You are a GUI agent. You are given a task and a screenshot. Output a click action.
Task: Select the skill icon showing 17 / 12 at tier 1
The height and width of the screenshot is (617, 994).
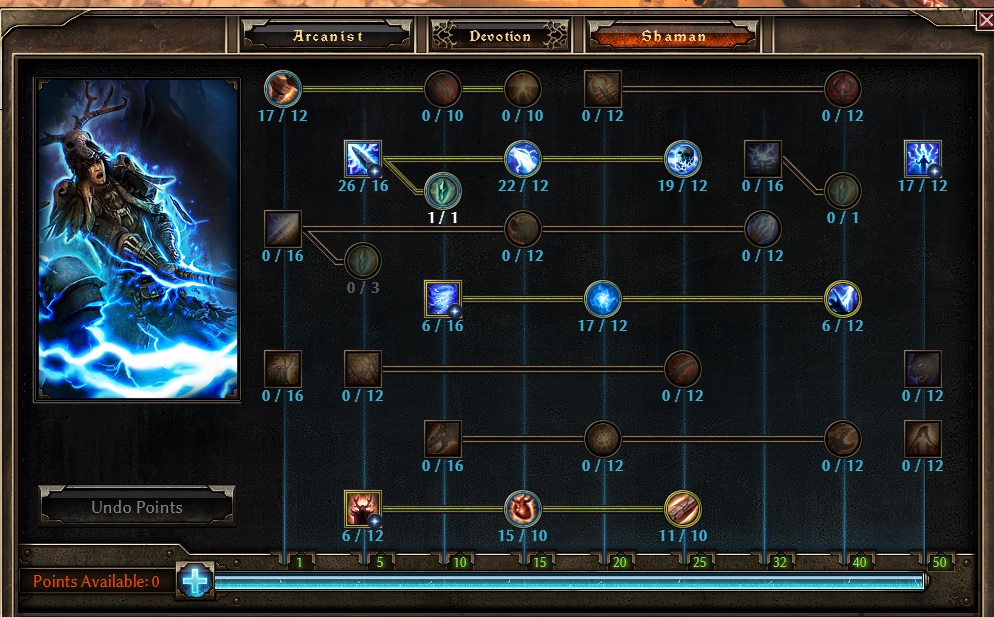click(283, 89)
